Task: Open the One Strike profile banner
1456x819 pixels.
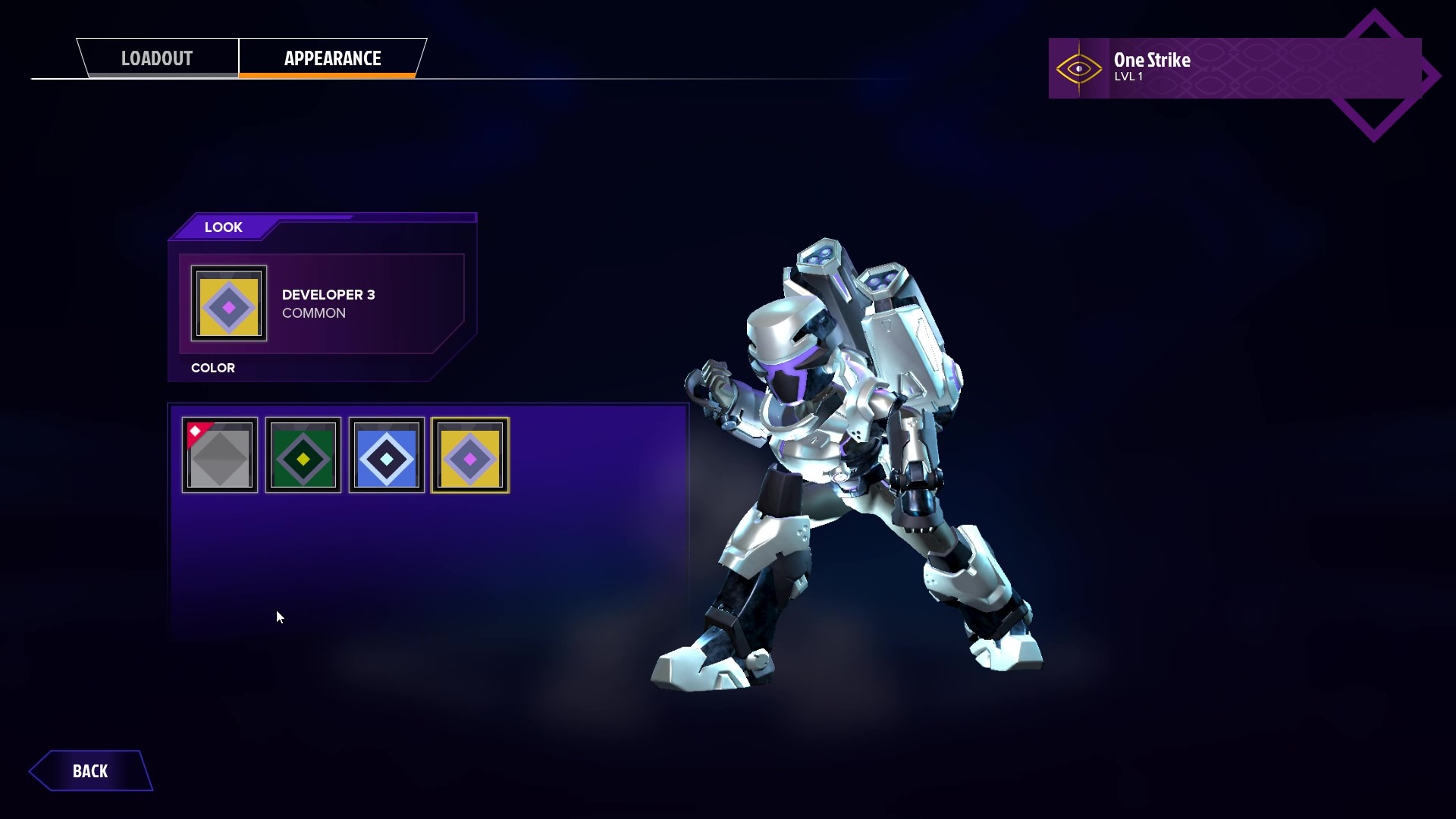Action: click(1234, 68)
